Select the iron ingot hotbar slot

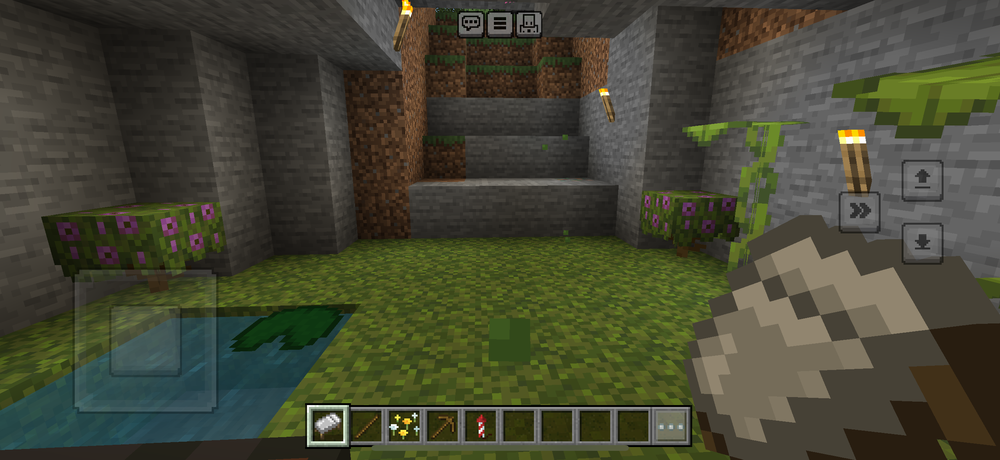point(328,426)
